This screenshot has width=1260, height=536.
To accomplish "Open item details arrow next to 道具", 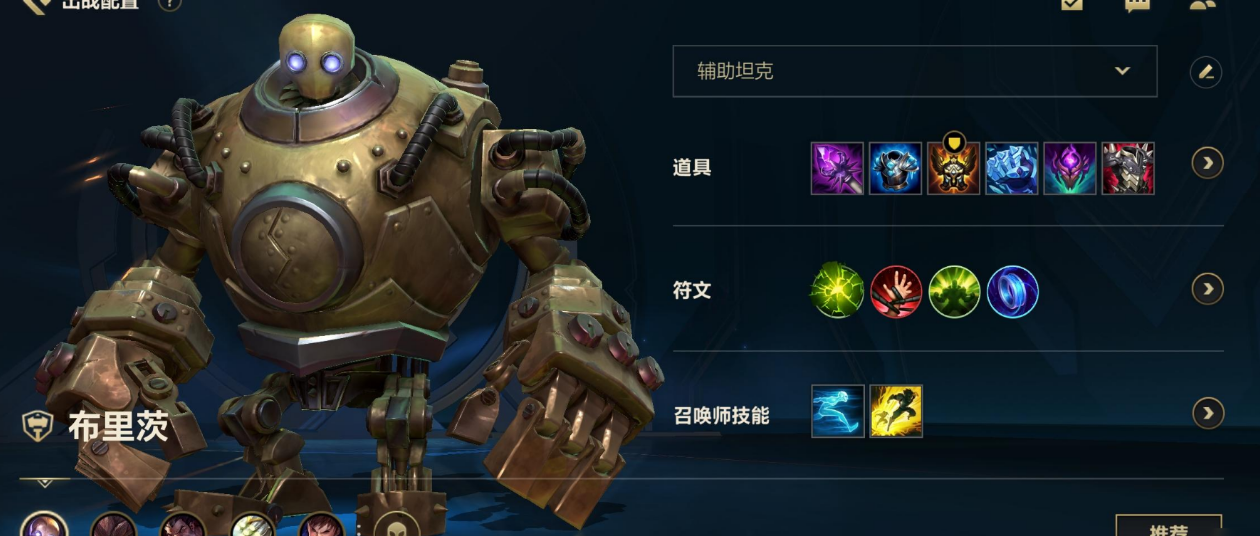I will [1208, 163].
